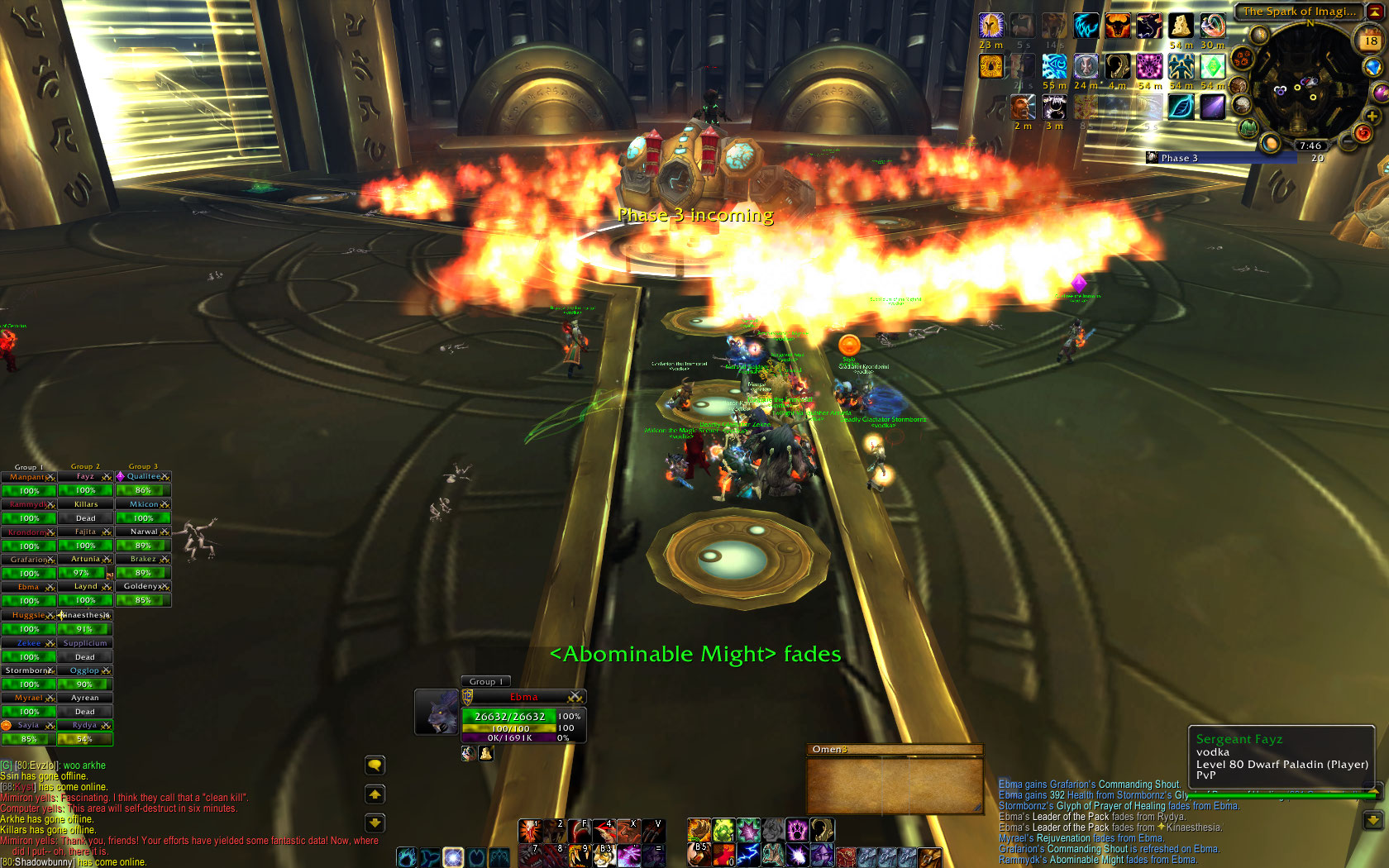
Task: Open the chat menu speech bubble button
Action: pyautogui.click(x=375, y=765)
